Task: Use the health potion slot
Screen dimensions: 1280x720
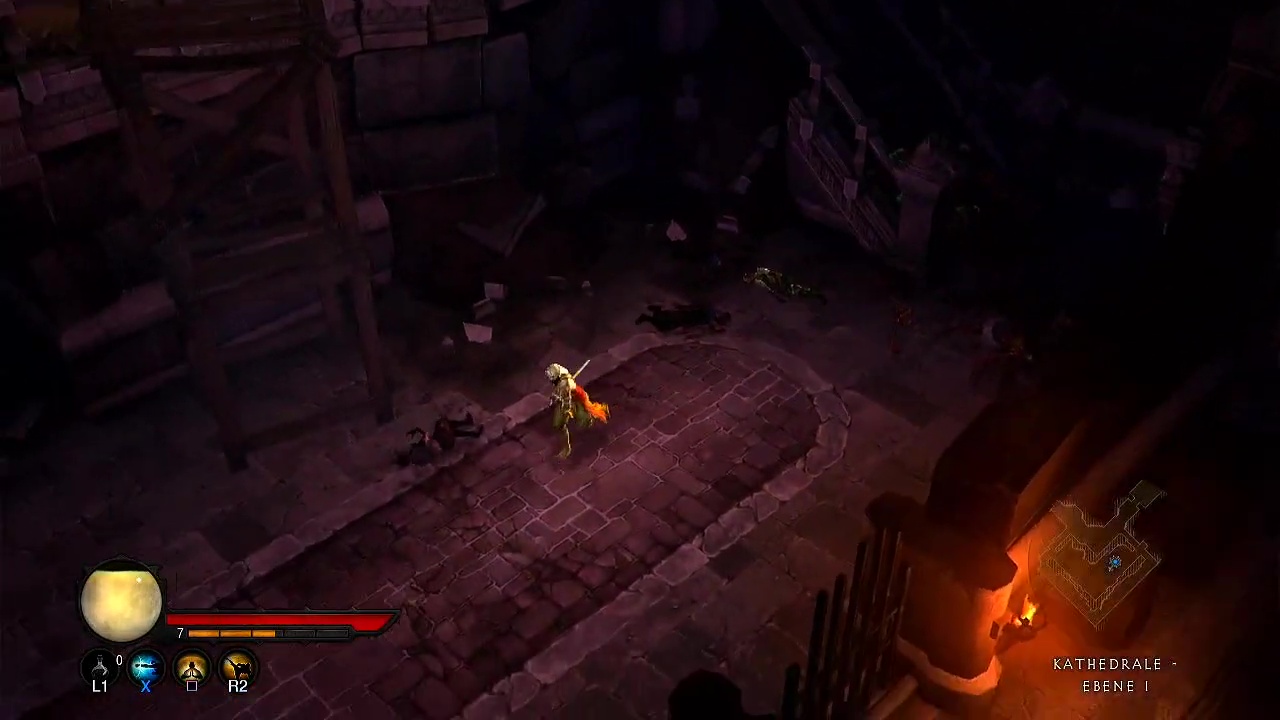Action: (100, 665)
